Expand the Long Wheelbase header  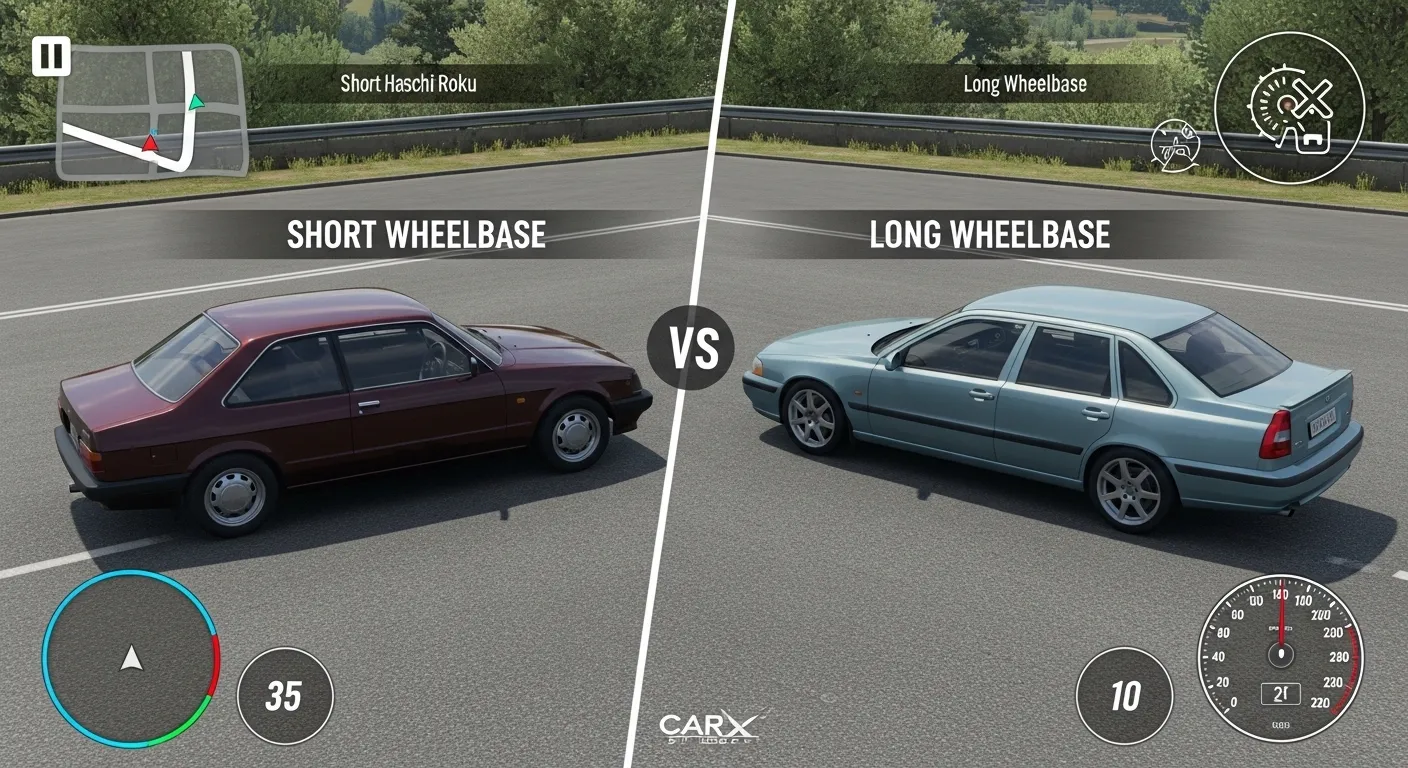click(1024, 84)
